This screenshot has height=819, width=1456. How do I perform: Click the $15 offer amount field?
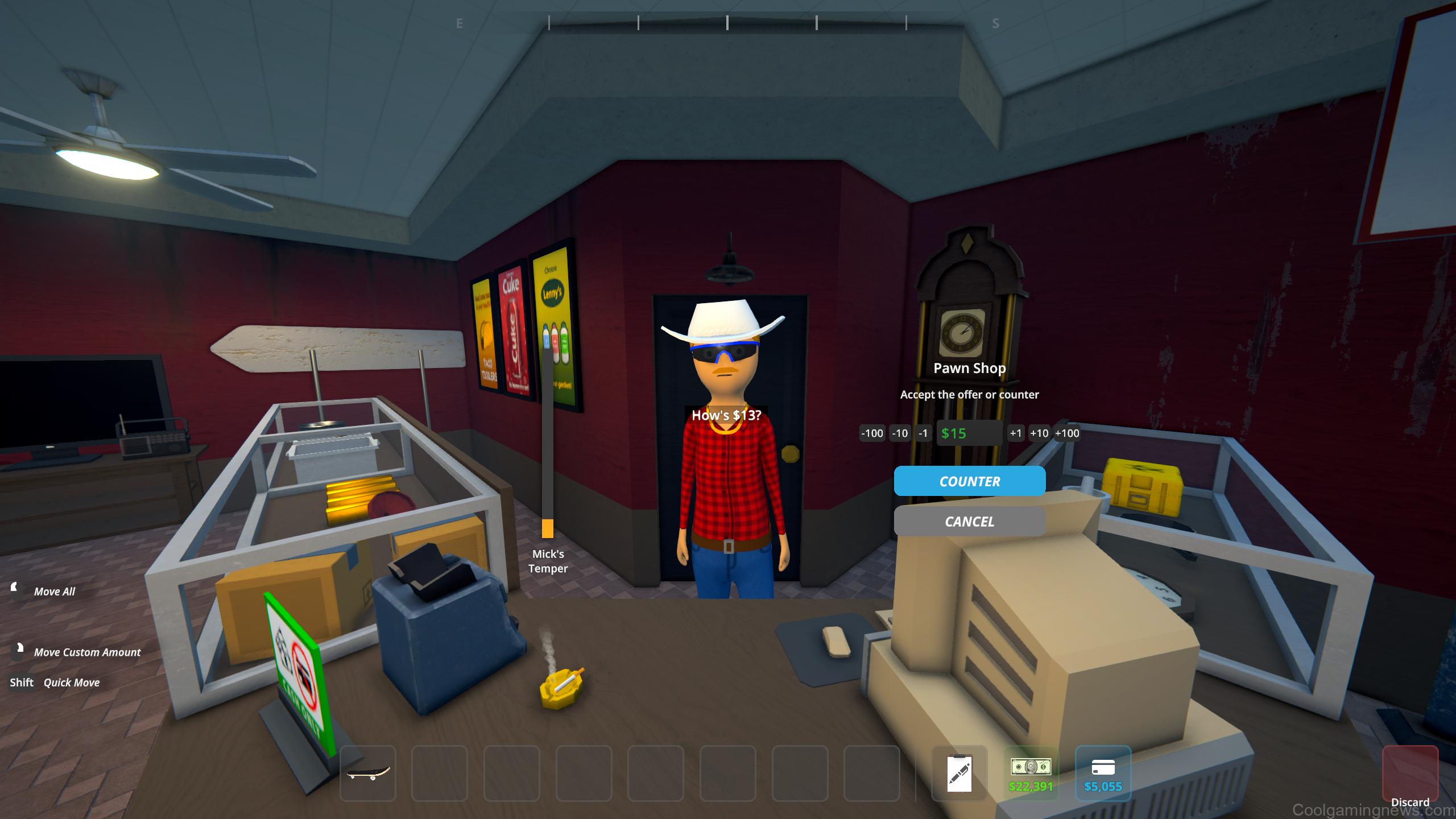[x=969, y=433]
